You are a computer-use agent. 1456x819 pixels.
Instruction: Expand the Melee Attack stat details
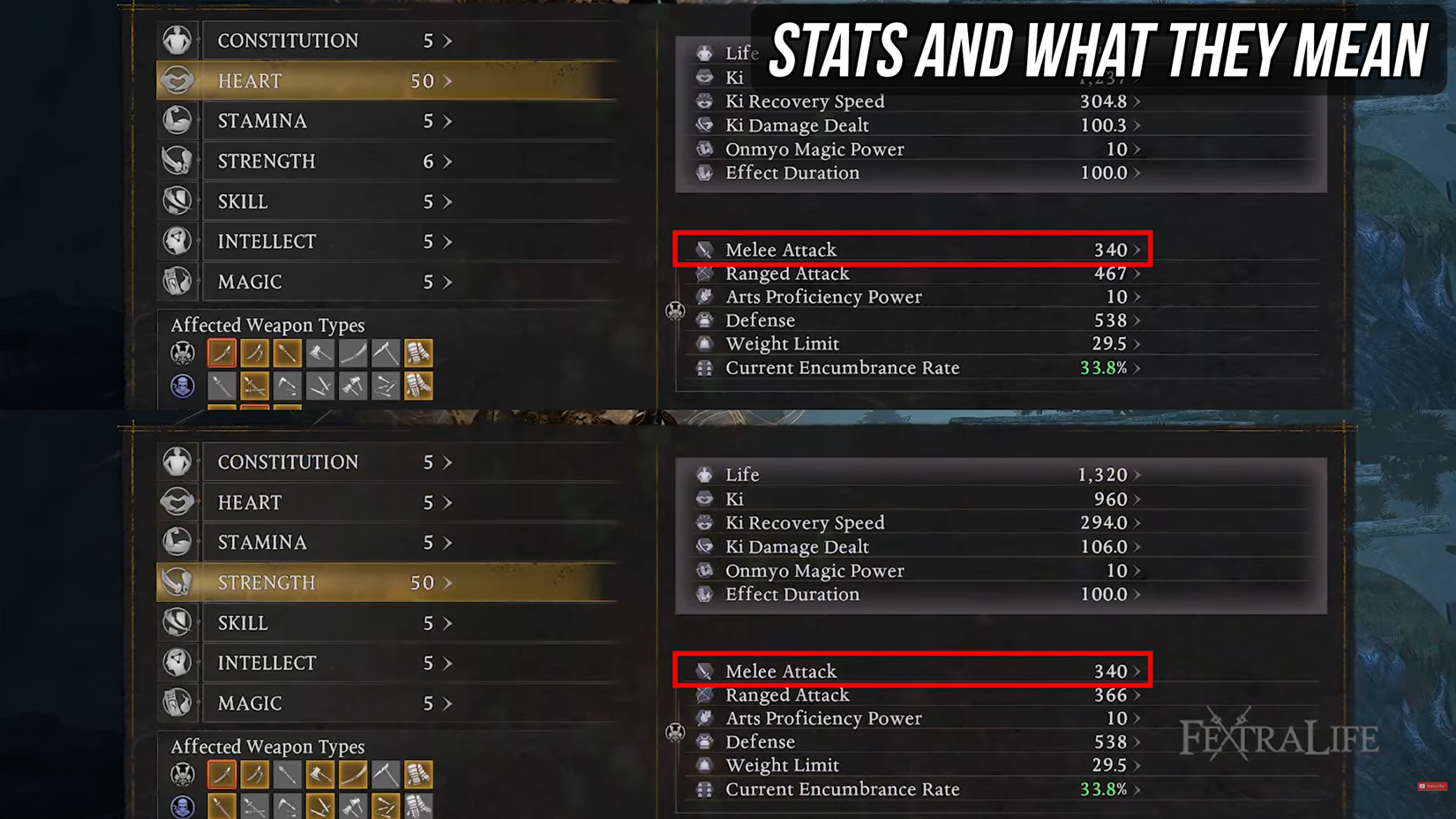1137,250
